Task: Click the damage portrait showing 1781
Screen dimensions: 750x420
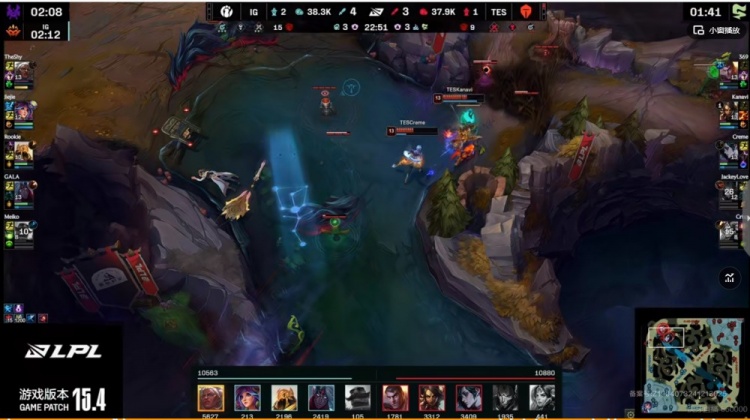Action: tap(395, 397)
